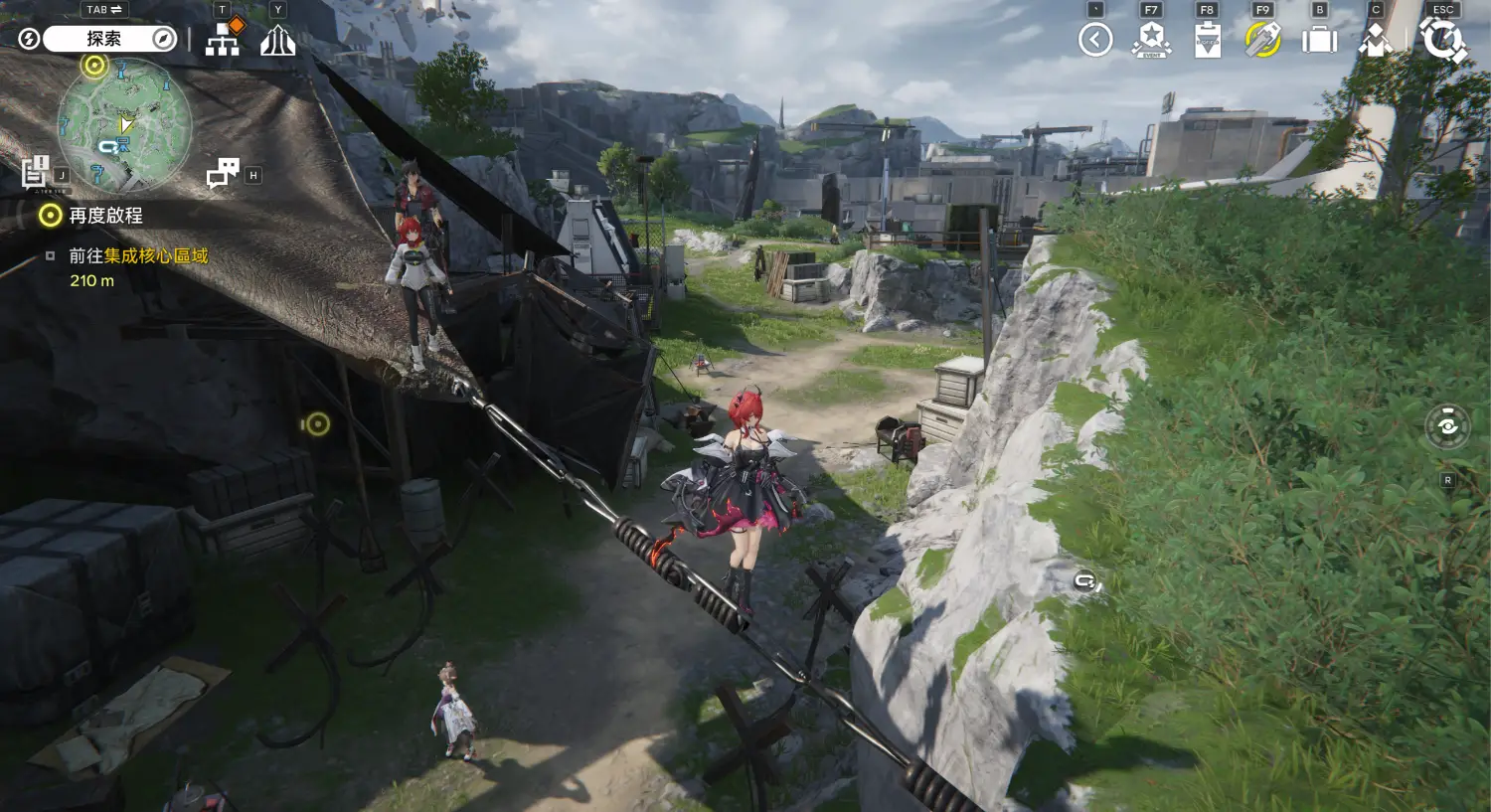
Task: Open the main menu ring icon
Action: [x=1442, y=40]
